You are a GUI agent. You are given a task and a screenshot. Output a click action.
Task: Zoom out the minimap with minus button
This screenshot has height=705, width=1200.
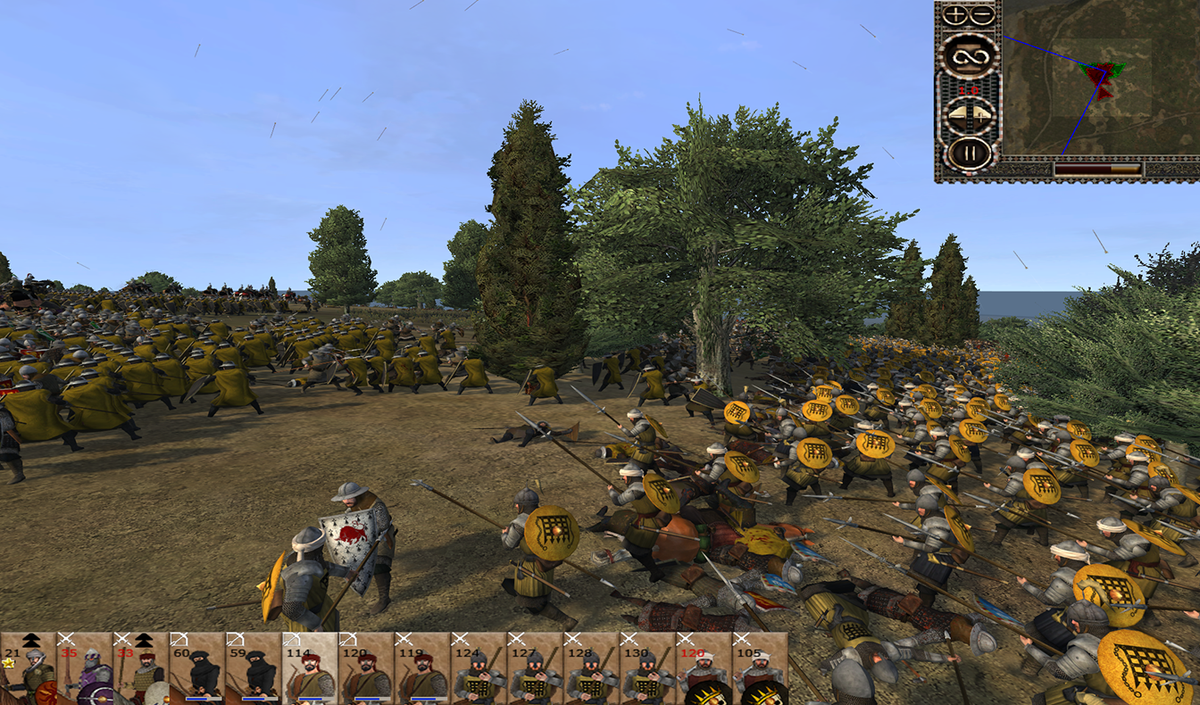click(x=982, y=15)
